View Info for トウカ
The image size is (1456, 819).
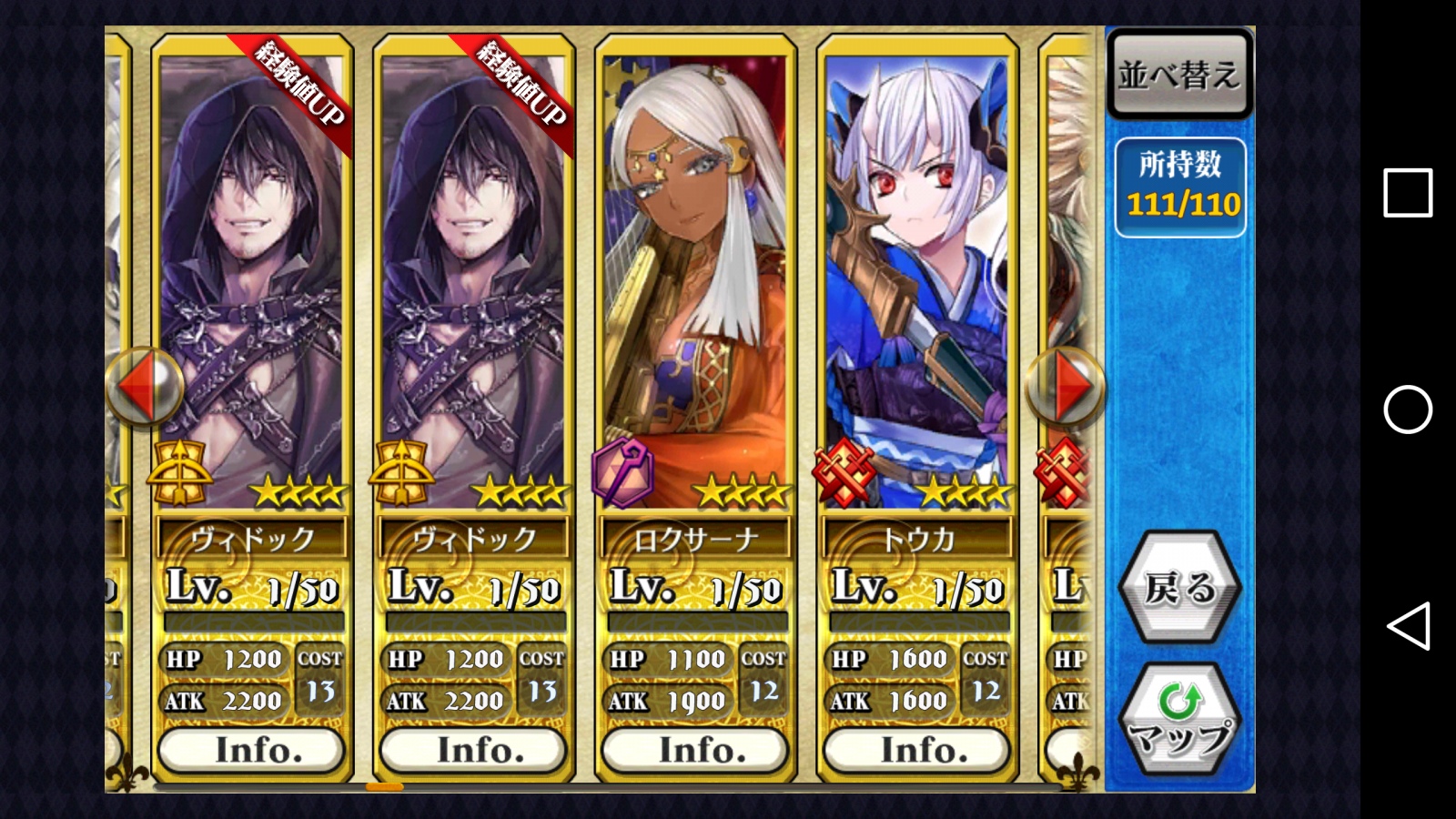917,751
